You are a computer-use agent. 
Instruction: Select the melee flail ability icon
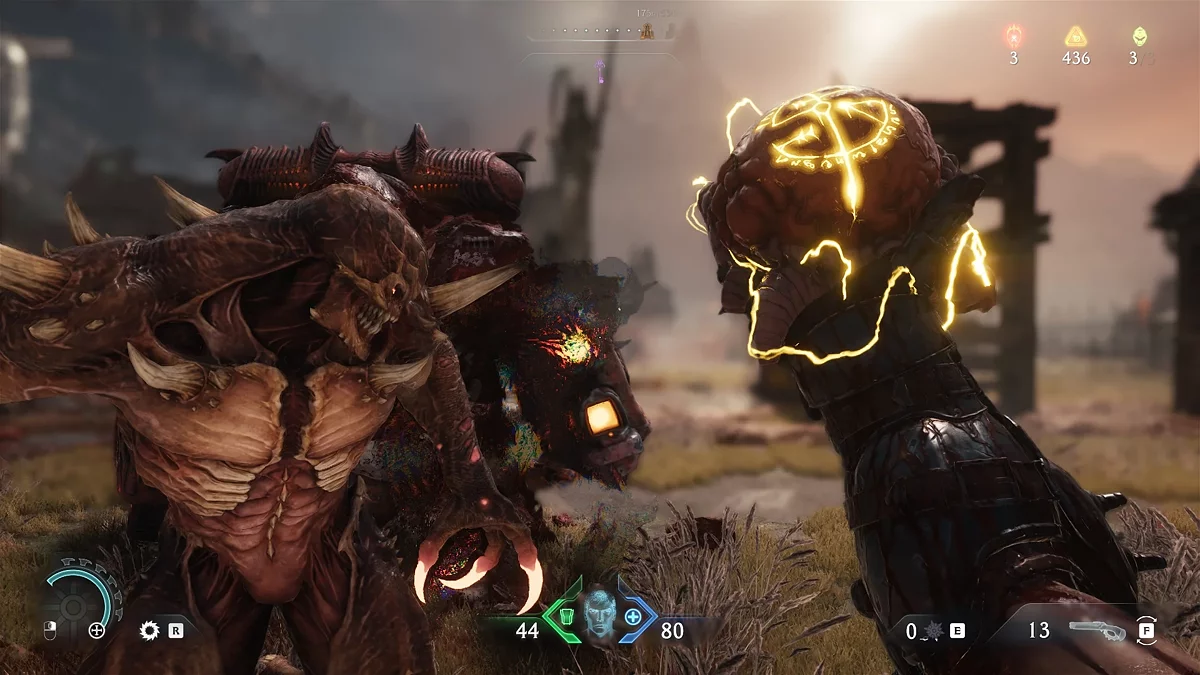point(934,631)
